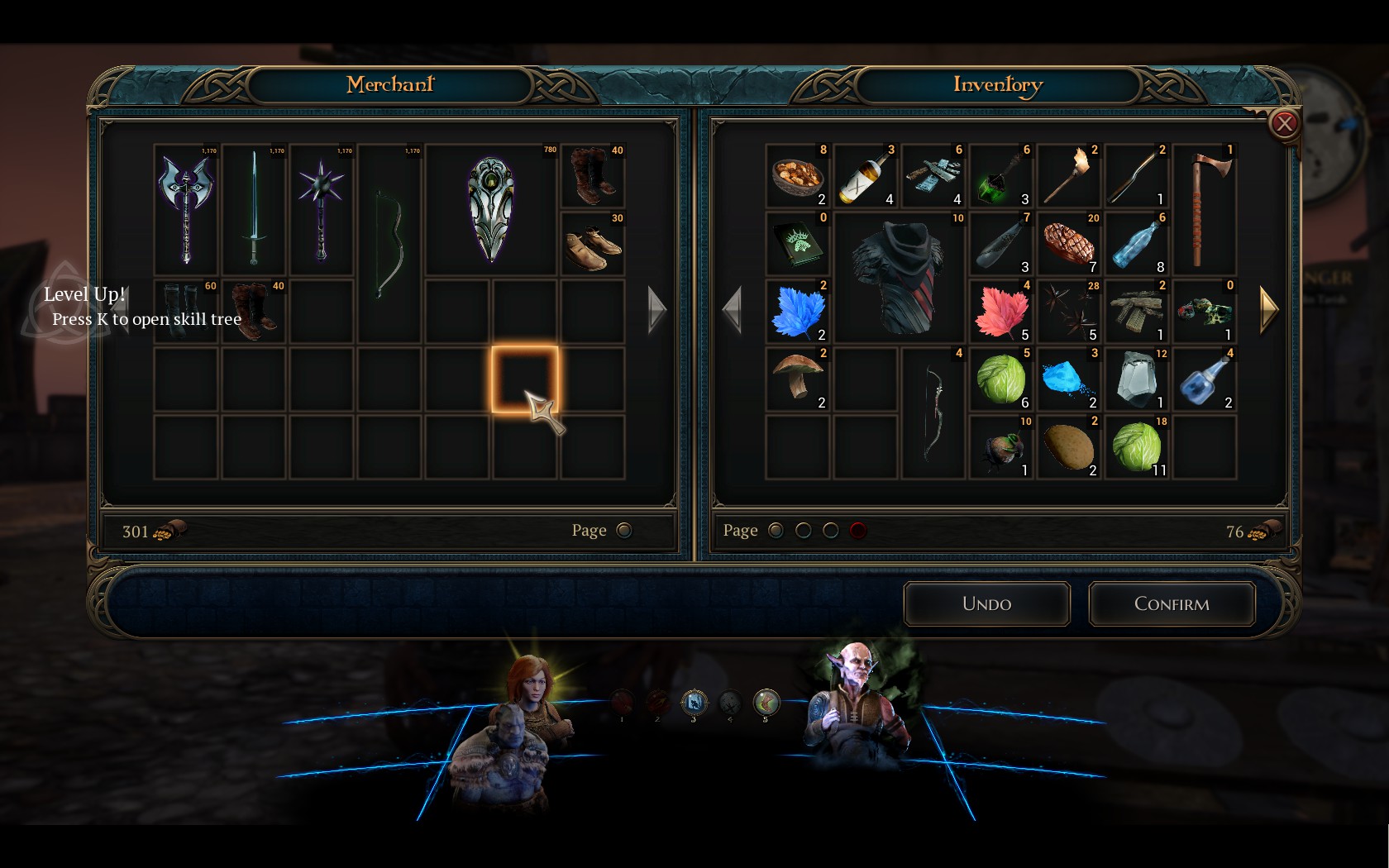
Task: Pick the brown mushroom from inventory
Action: (x=798, y=379)
